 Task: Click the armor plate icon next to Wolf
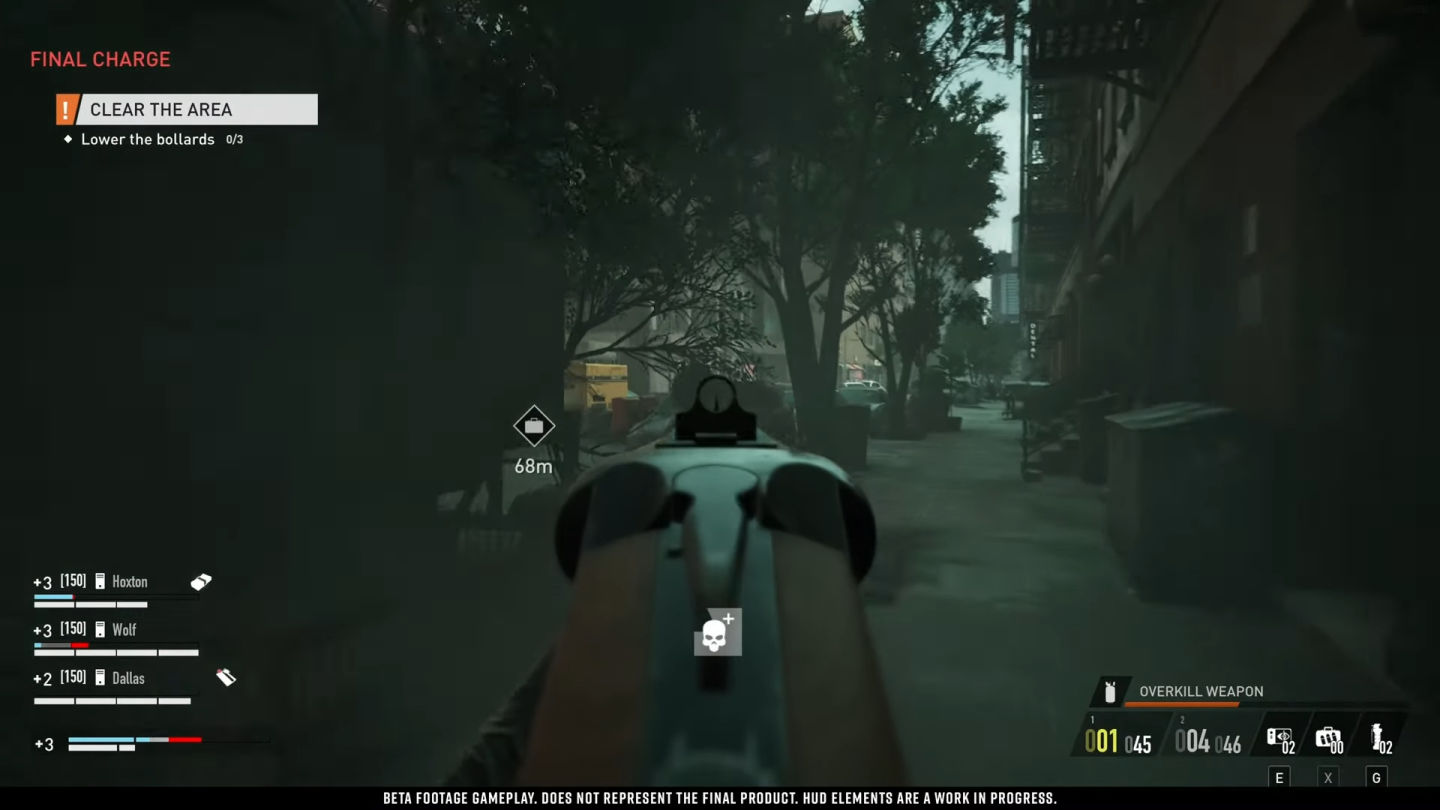pyautogui.click(x=98, y=630)
